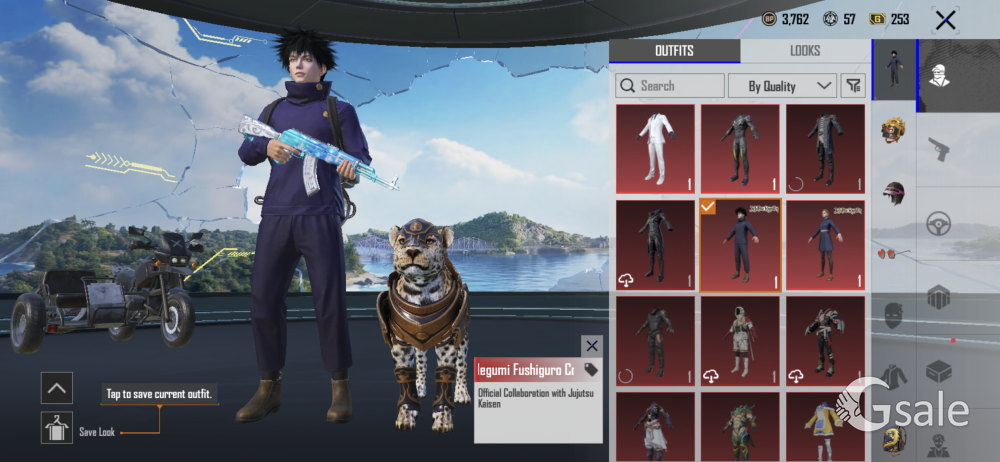
Task: Open the steering wheel vehicle category
Action: pos(938,224)
